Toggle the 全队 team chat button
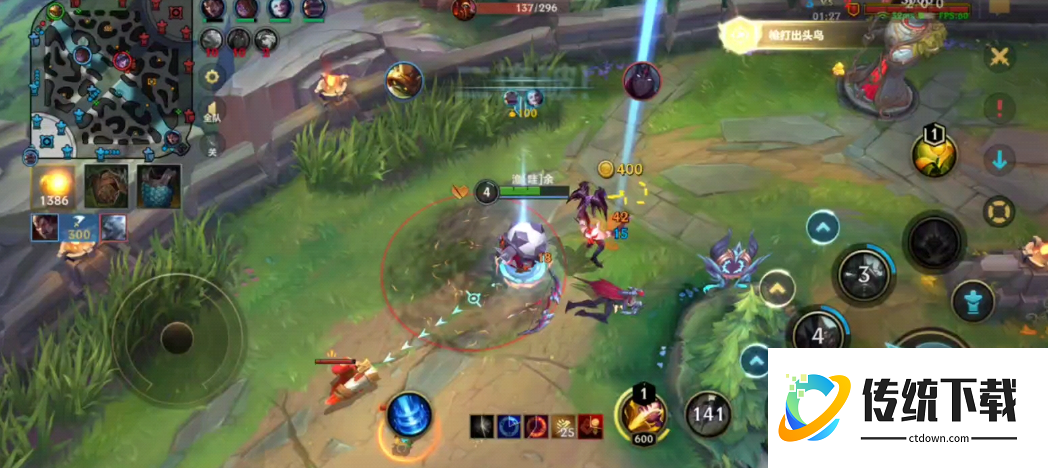The height and width of the screenshot is (468, 1048). click(211, 111)
